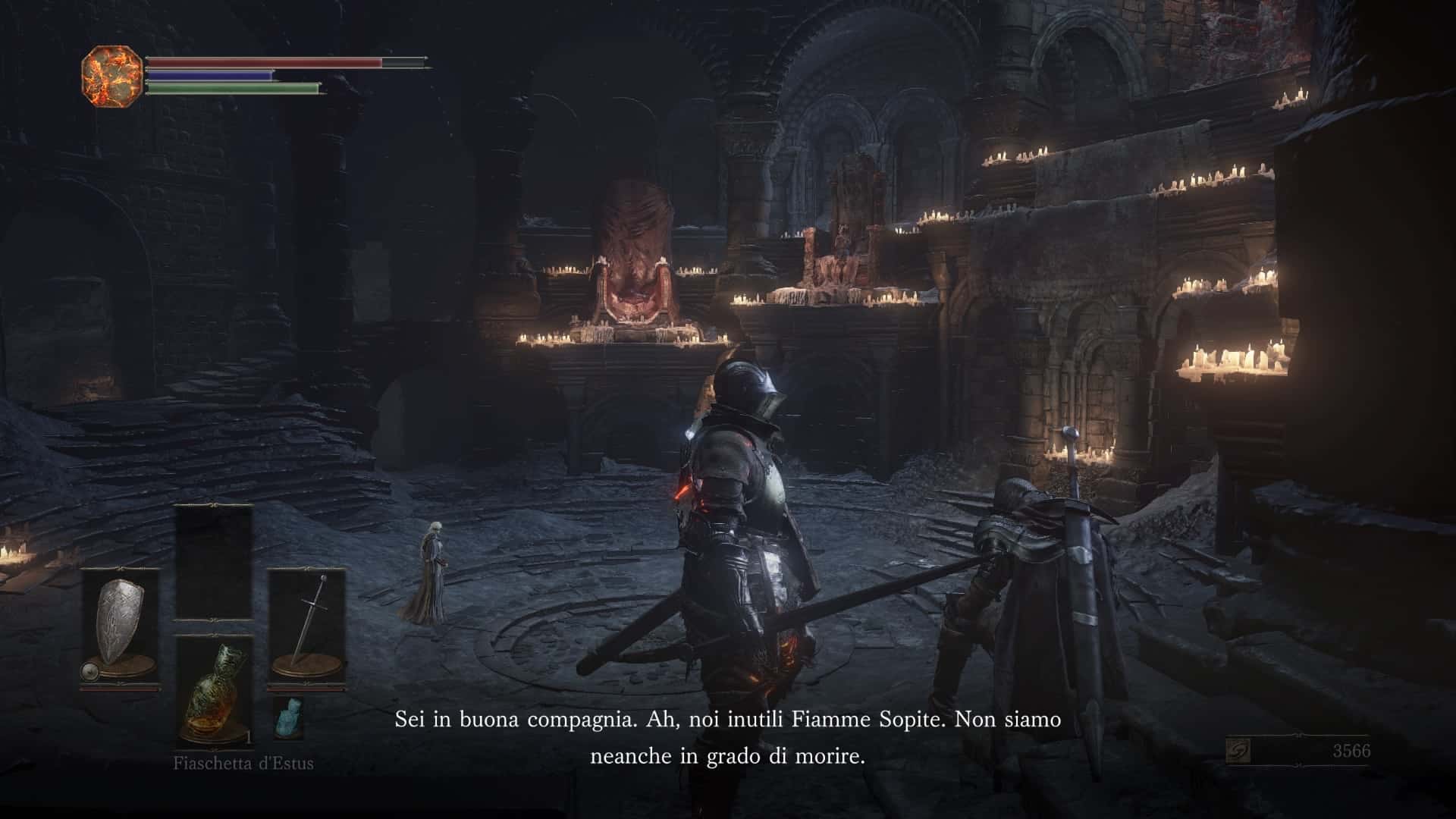Select the left-hand shield slot
Screen dimensions: 1456x819
pos(120,628)
